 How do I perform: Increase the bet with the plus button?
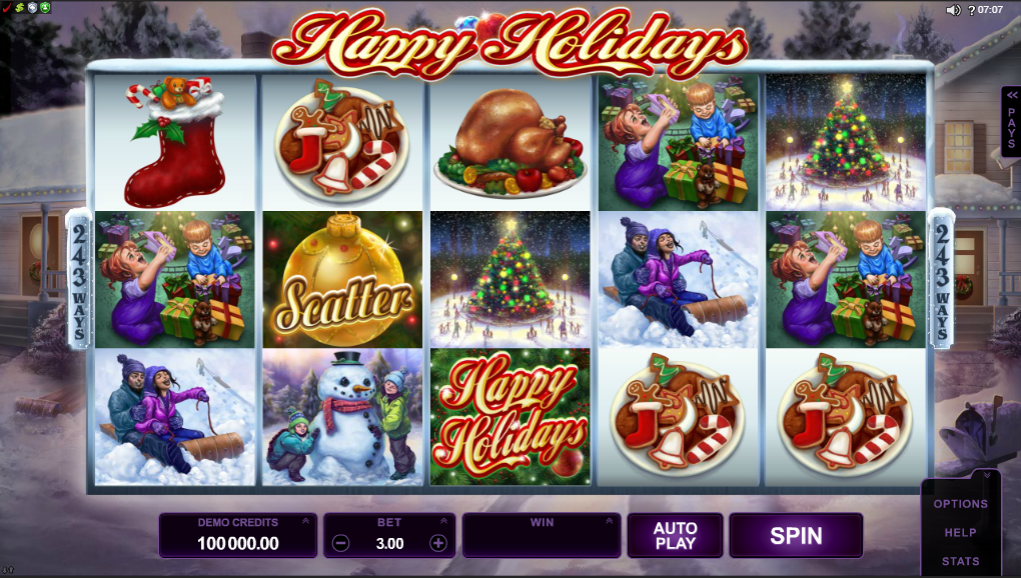tap(438, 543)
